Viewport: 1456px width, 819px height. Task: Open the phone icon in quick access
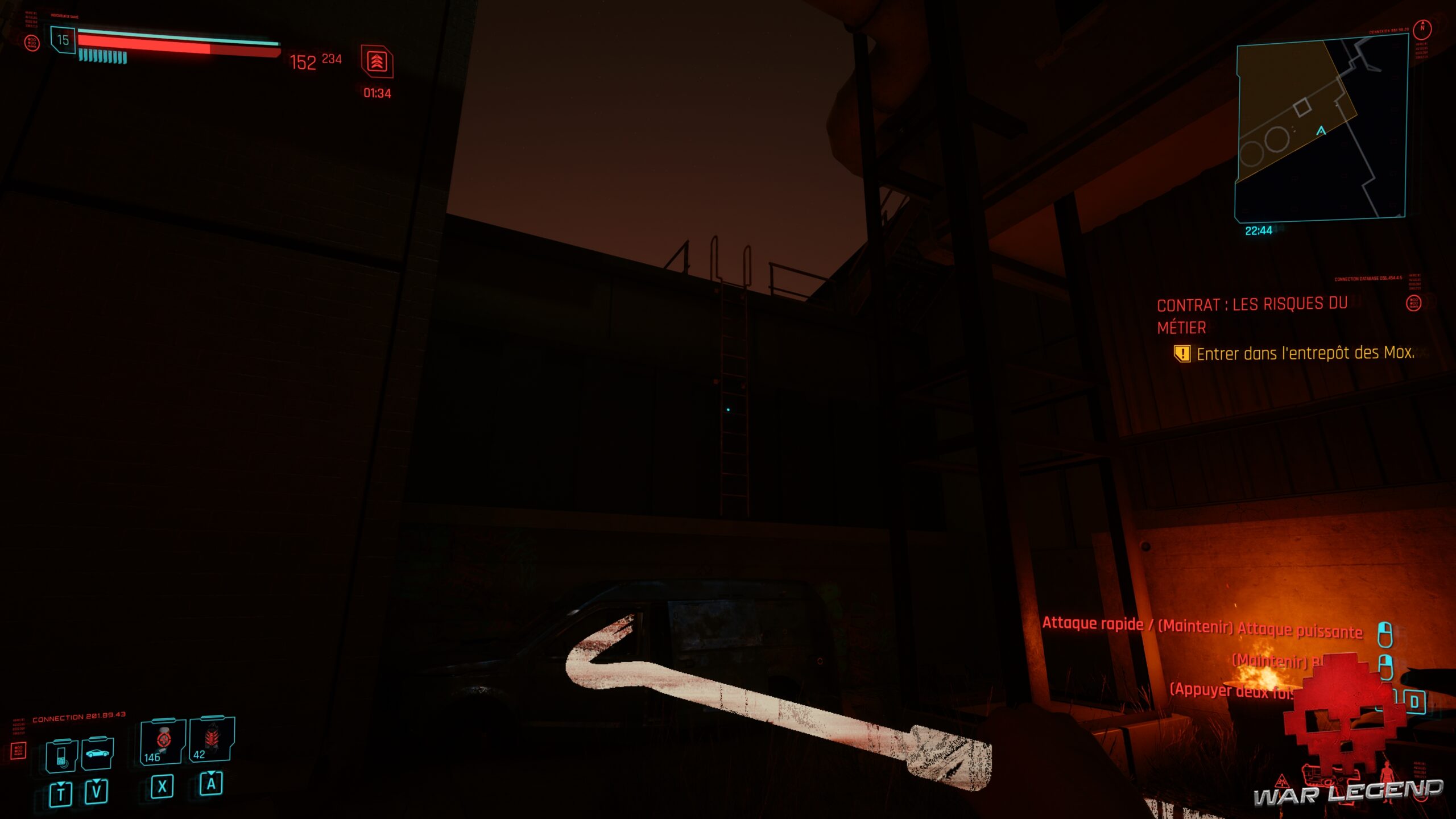[x=63, y=758]
